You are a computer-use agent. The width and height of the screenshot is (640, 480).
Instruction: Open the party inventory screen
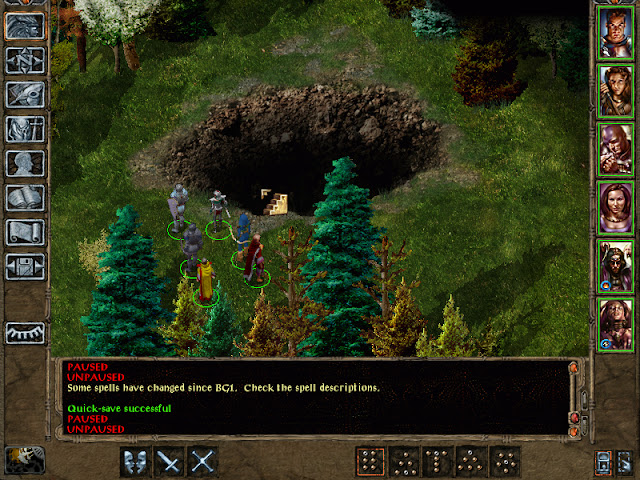[x=25, y=129]
